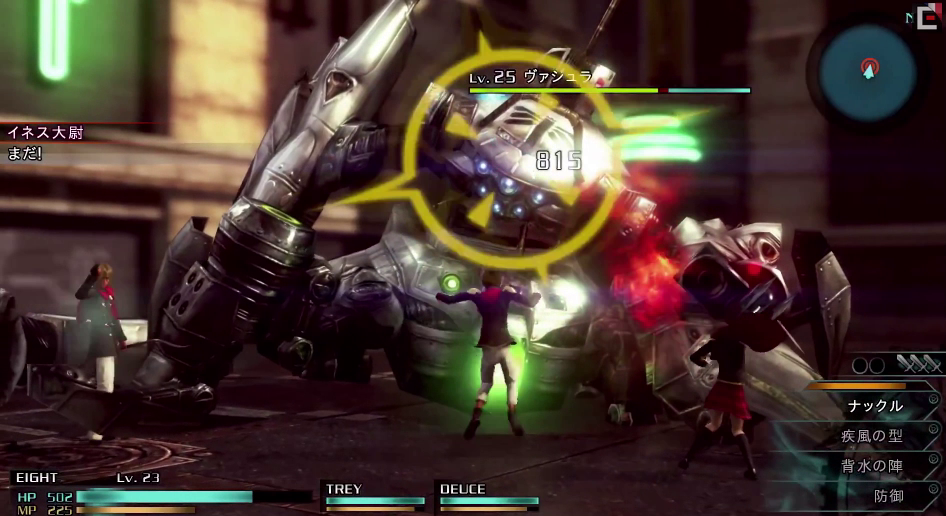Click the circular minimap radar

(867, 70)
